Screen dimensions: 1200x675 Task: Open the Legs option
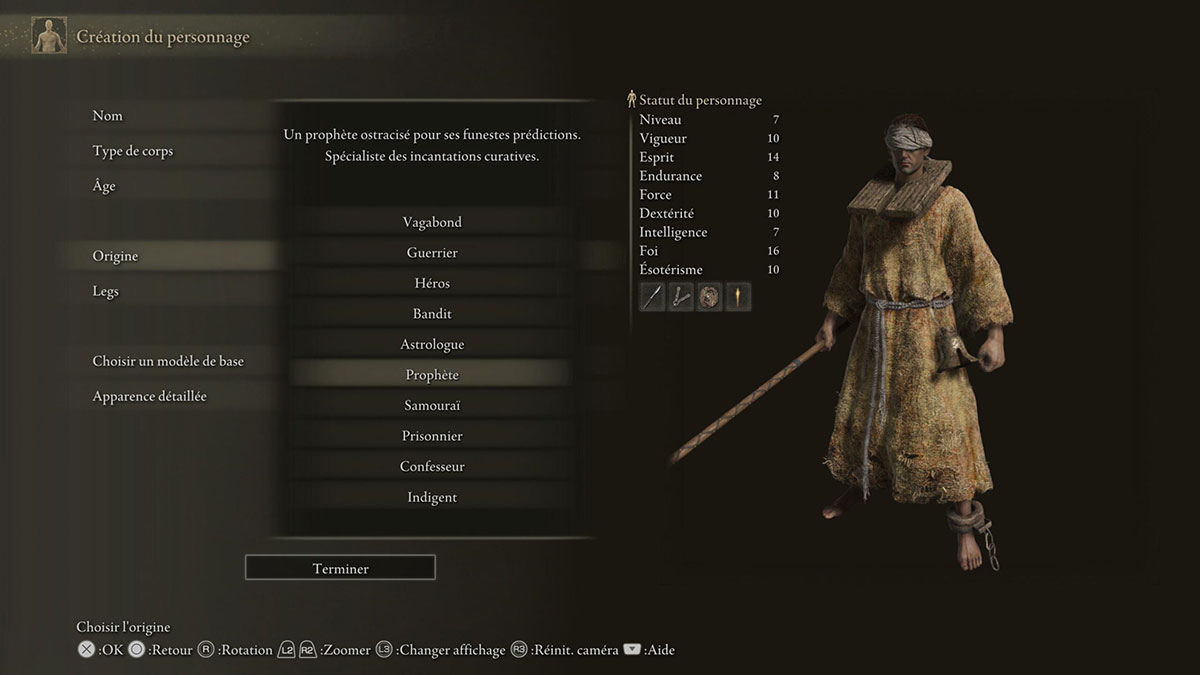[x=105, y=291]
